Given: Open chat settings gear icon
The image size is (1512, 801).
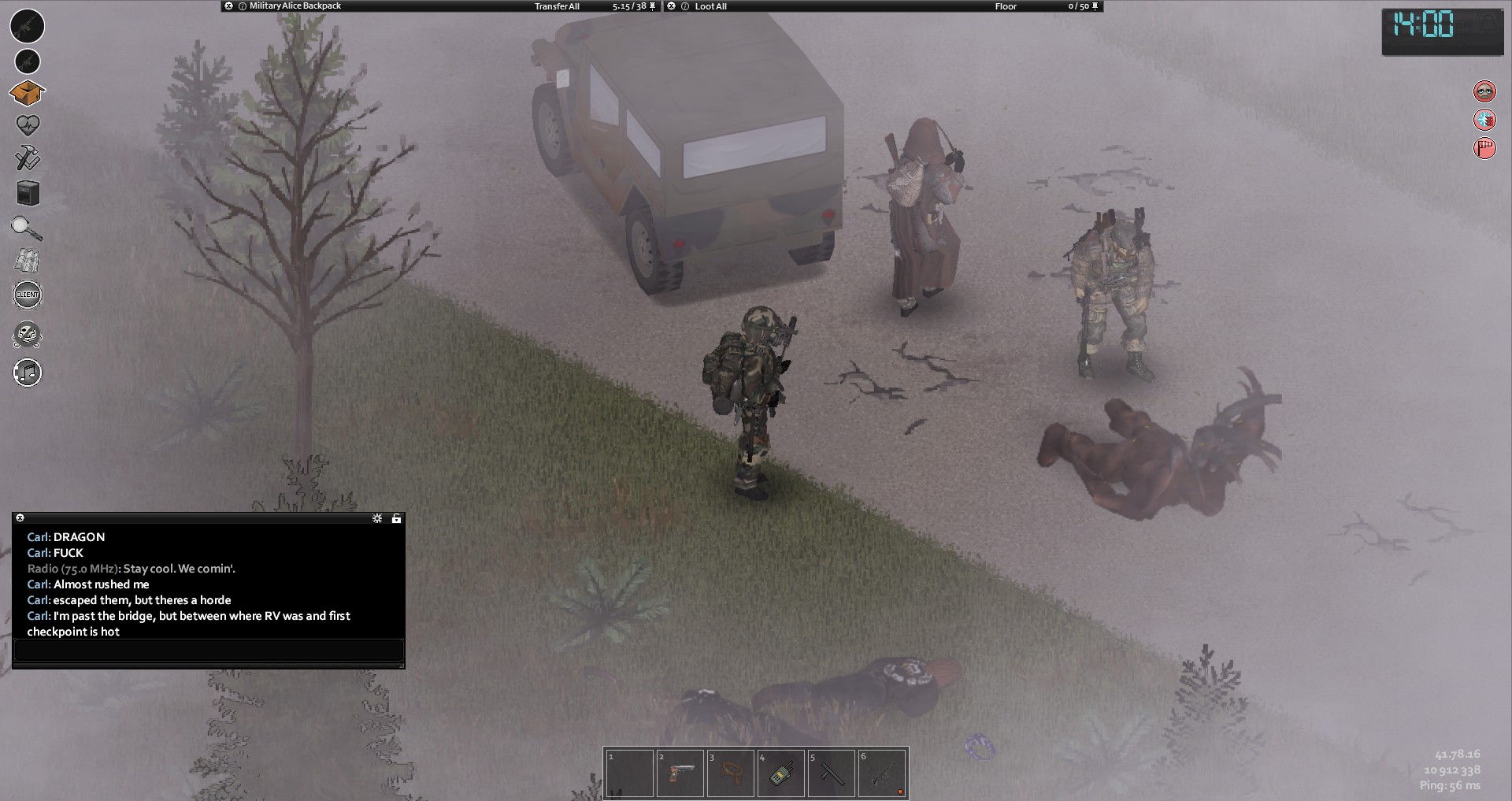Looking at the screenshot, I should click(x=377, y=518).
